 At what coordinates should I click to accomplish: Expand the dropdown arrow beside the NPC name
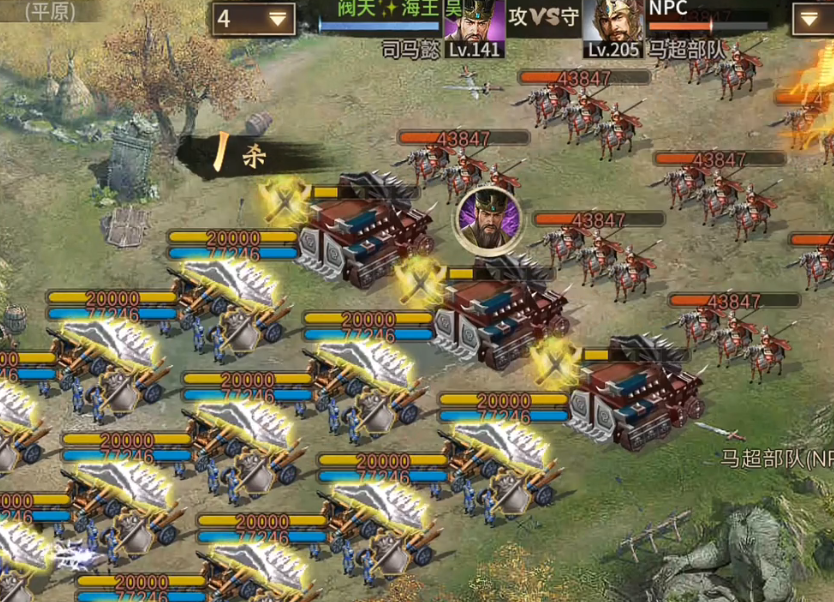pyautogui.click(x=811, y=18)
